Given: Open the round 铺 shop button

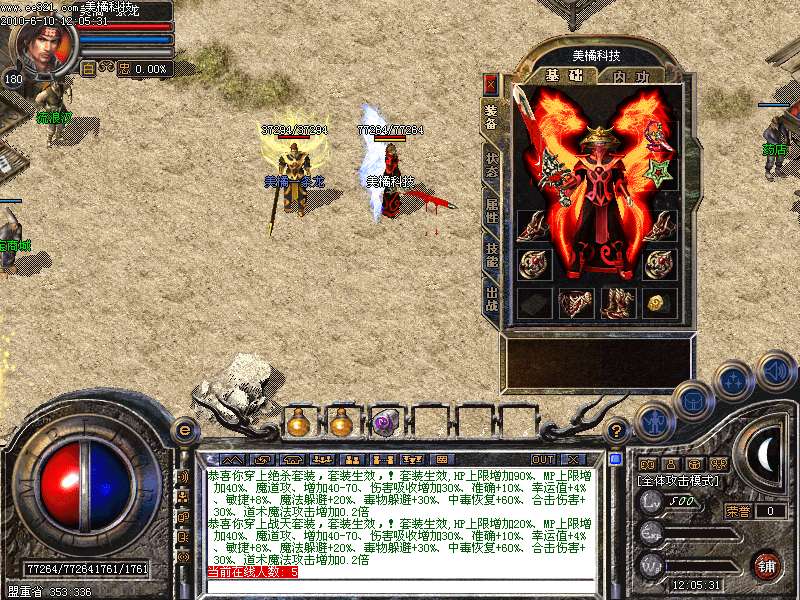Looking at the screenshot, I should coord(765,565).
